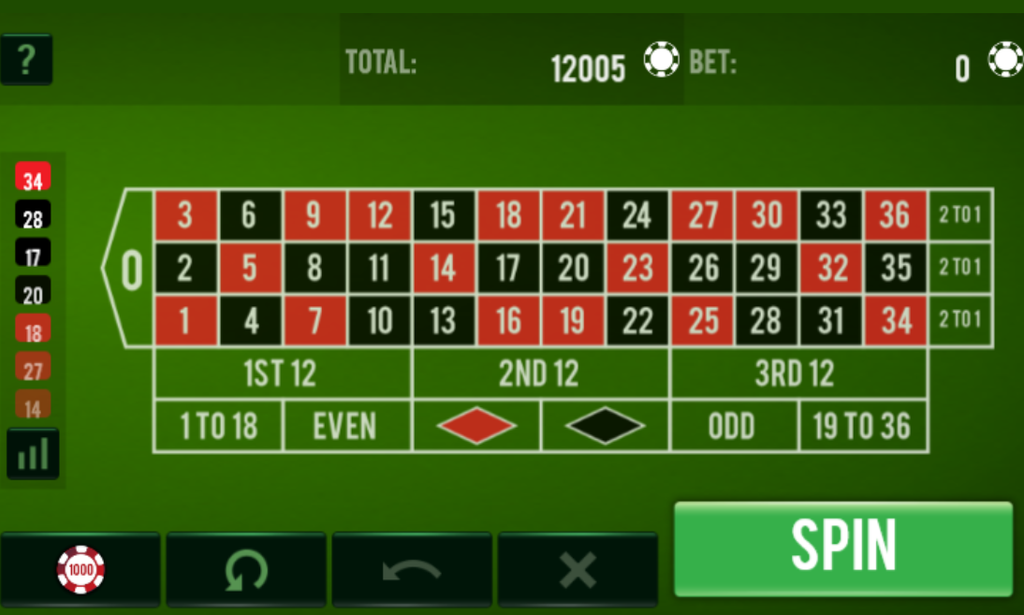Bet on the black diamond

point(605,427)
